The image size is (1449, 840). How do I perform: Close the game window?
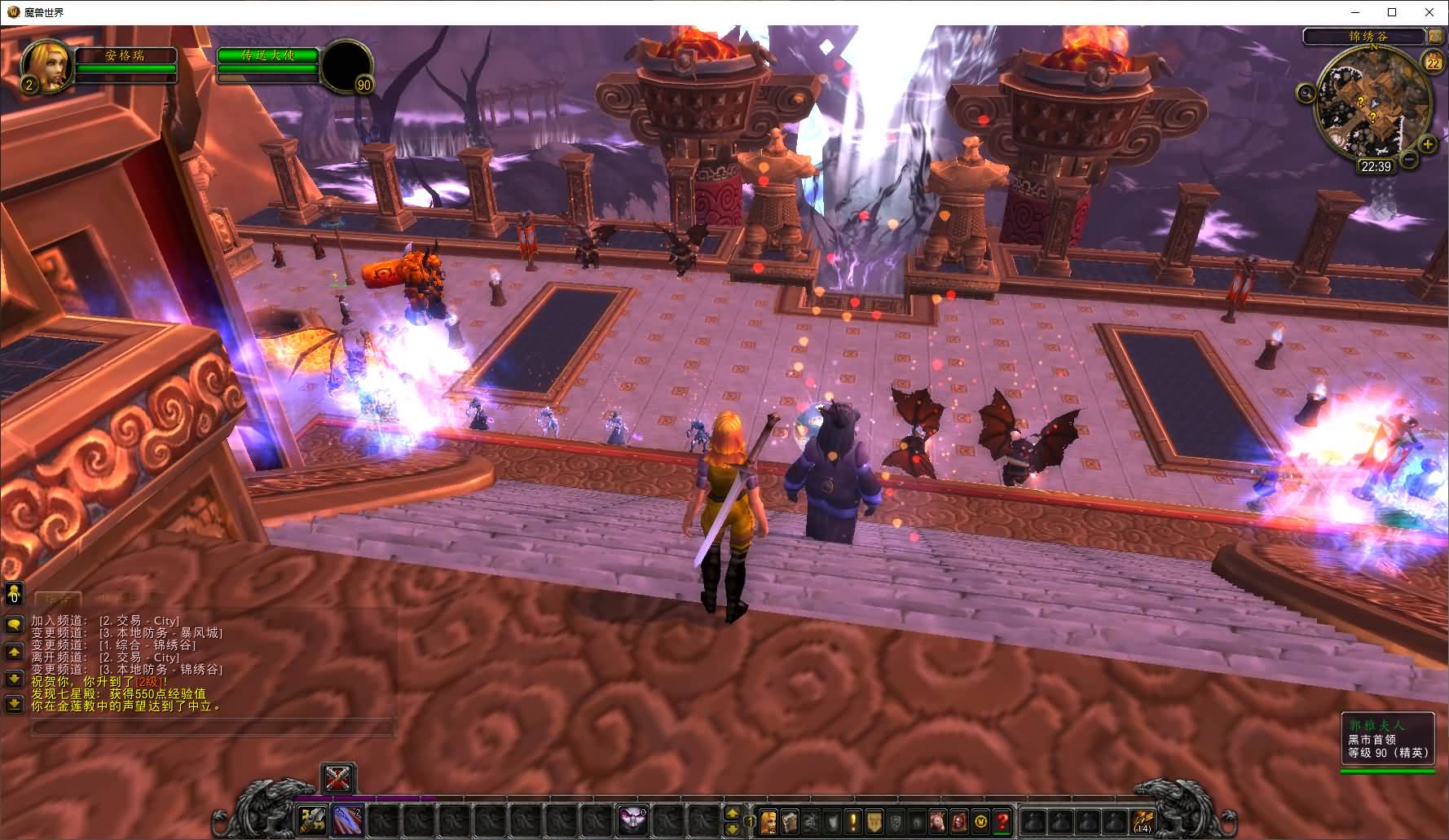click(1429, 12)
